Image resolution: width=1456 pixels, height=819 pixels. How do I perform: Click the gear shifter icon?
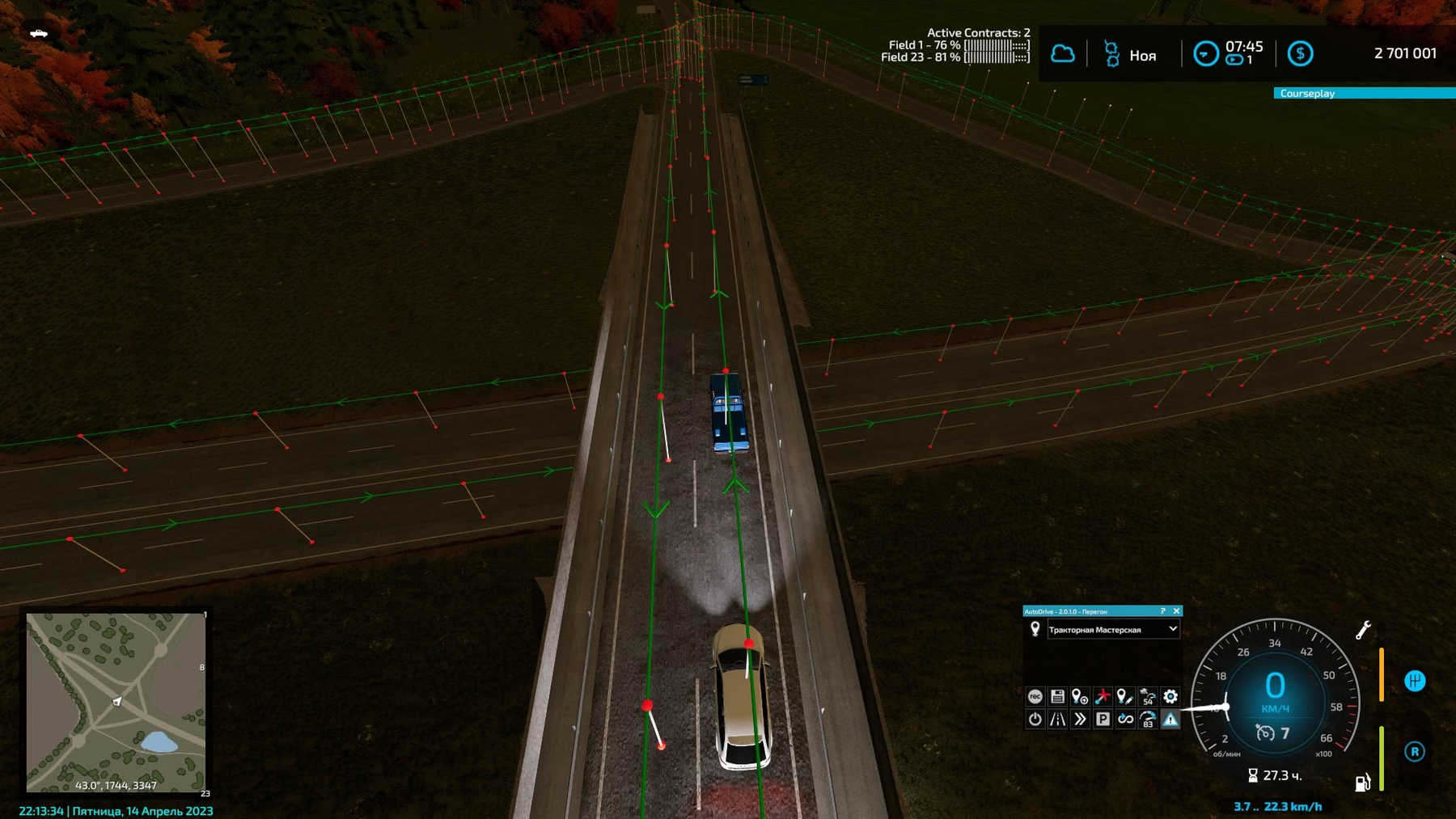(x=1414, y=681)
